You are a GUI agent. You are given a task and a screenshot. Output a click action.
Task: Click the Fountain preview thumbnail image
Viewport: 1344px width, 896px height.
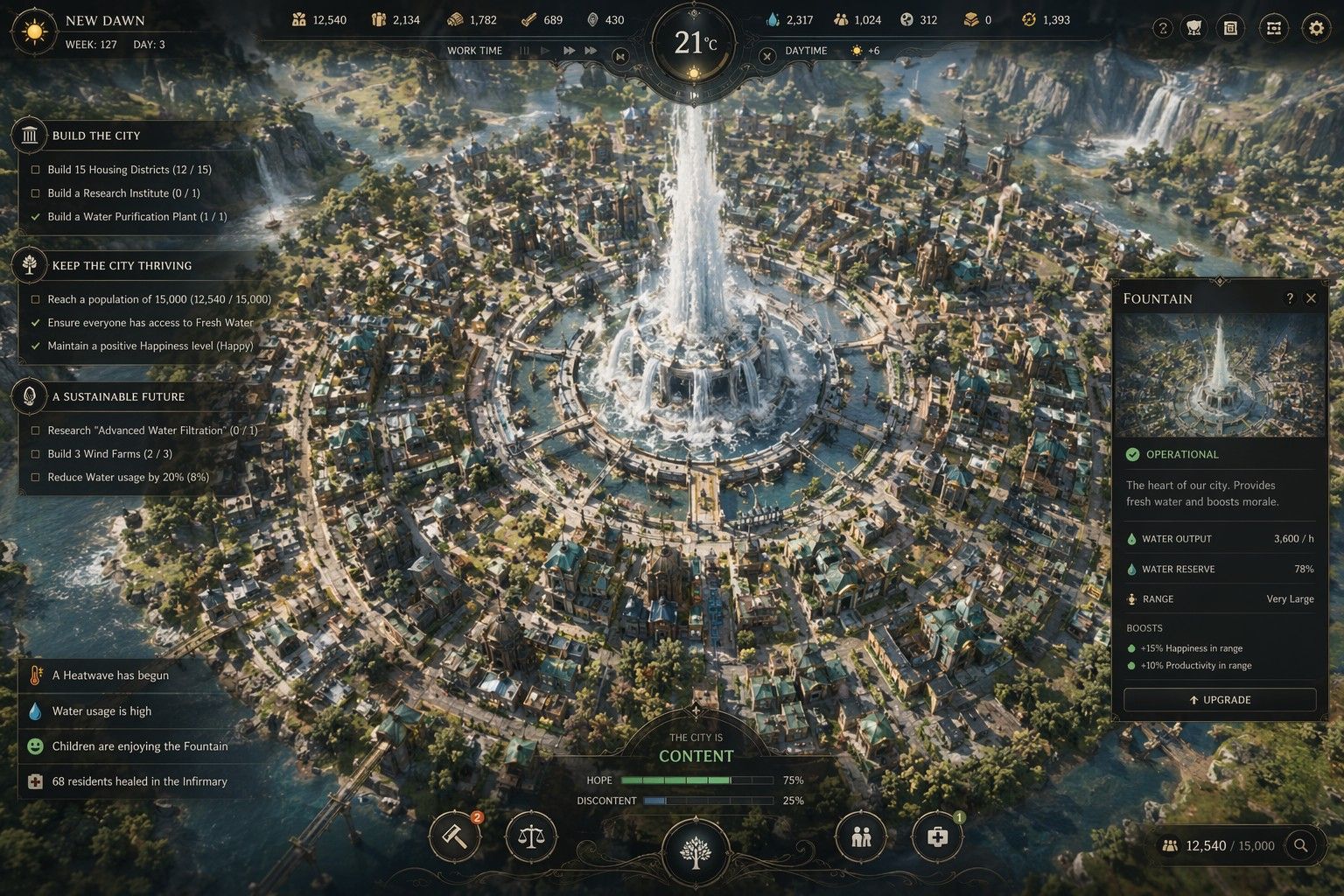1220,375
